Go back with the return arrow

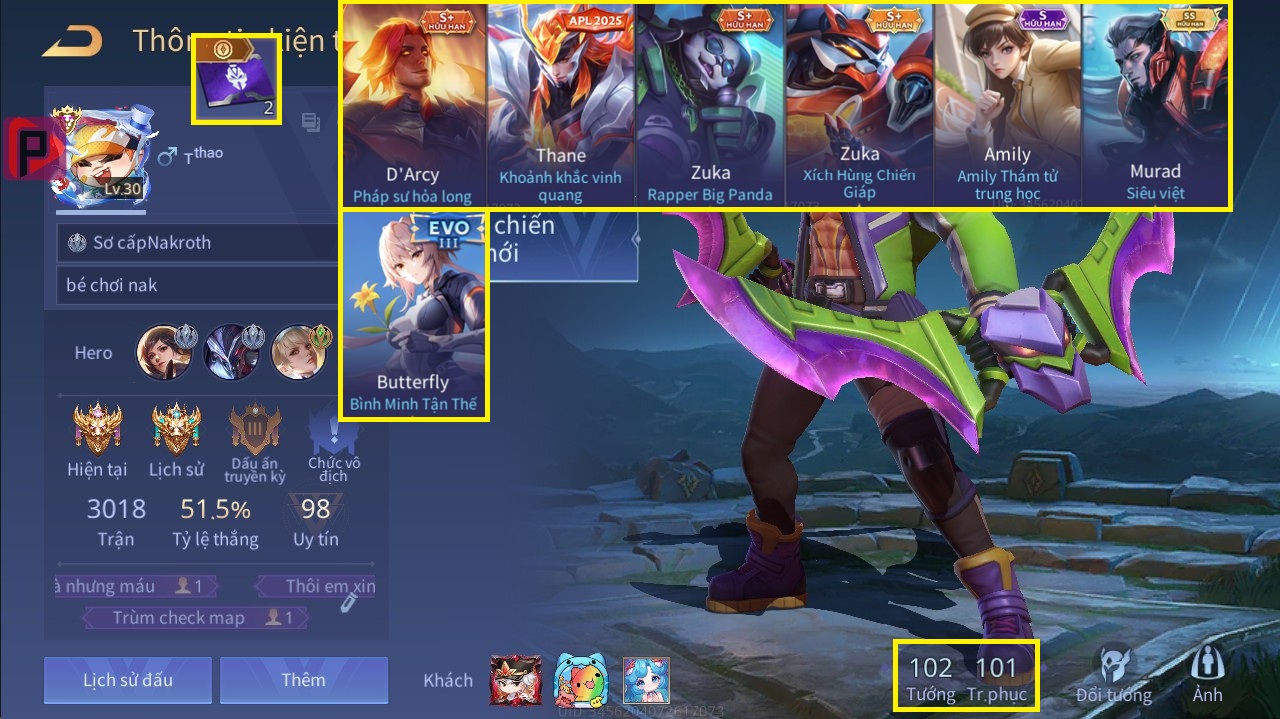point(72,41)
